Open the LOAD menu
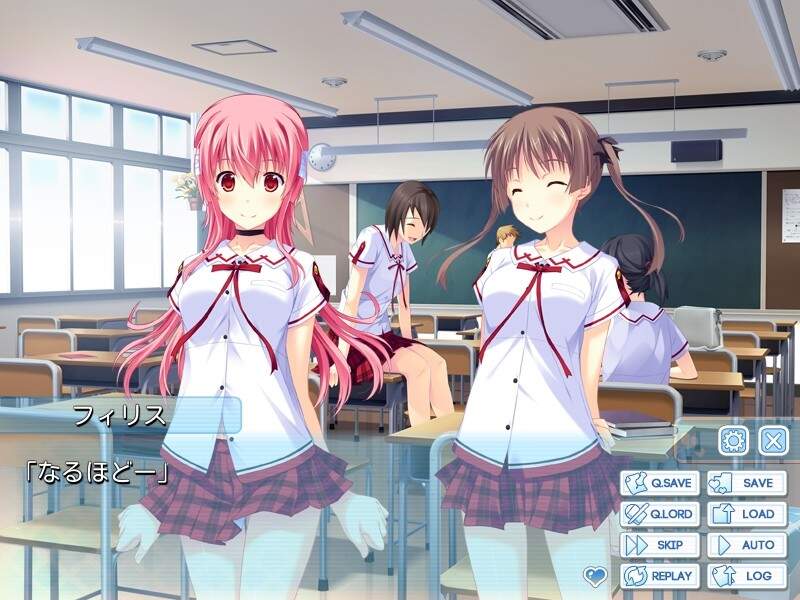 pyautogui.click(x=746, y=514)
